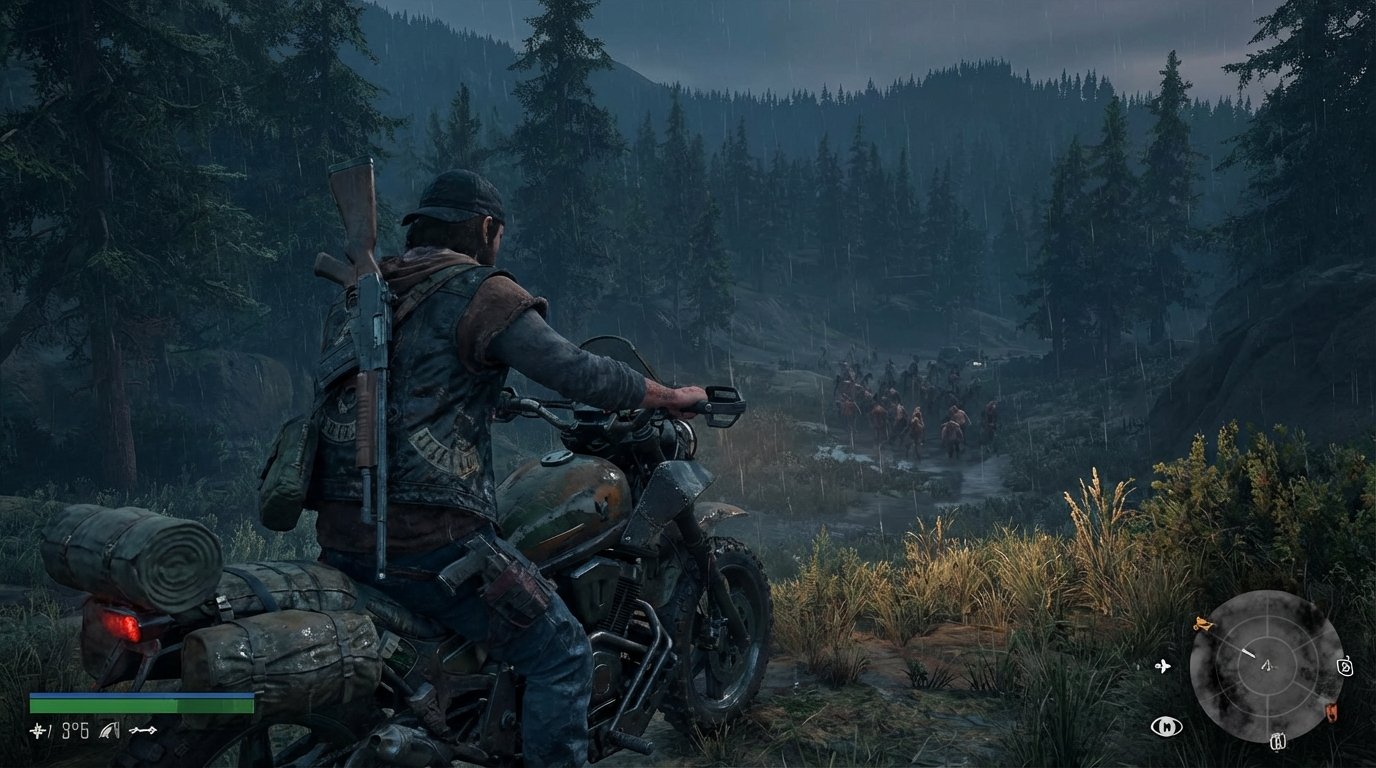The width and height of the screenshot is (1376, 768).
Task: Click the temperature reading beside the health bar
Action: pyautogui.click(x=74, y=731)
